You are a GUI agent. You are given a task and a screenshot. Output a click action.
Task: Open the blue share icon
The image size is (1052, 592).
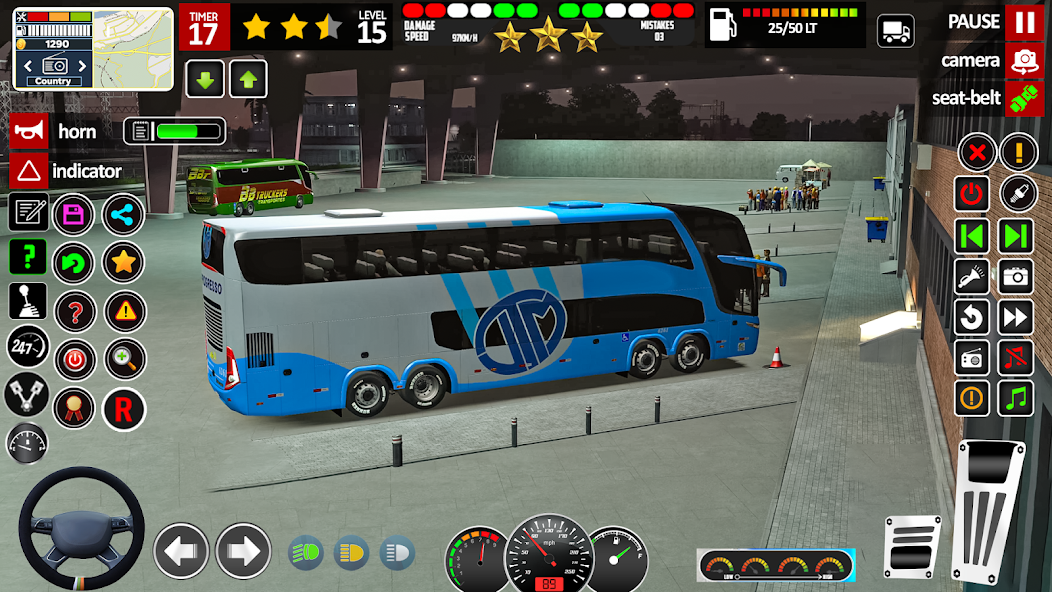pos(123,213)
